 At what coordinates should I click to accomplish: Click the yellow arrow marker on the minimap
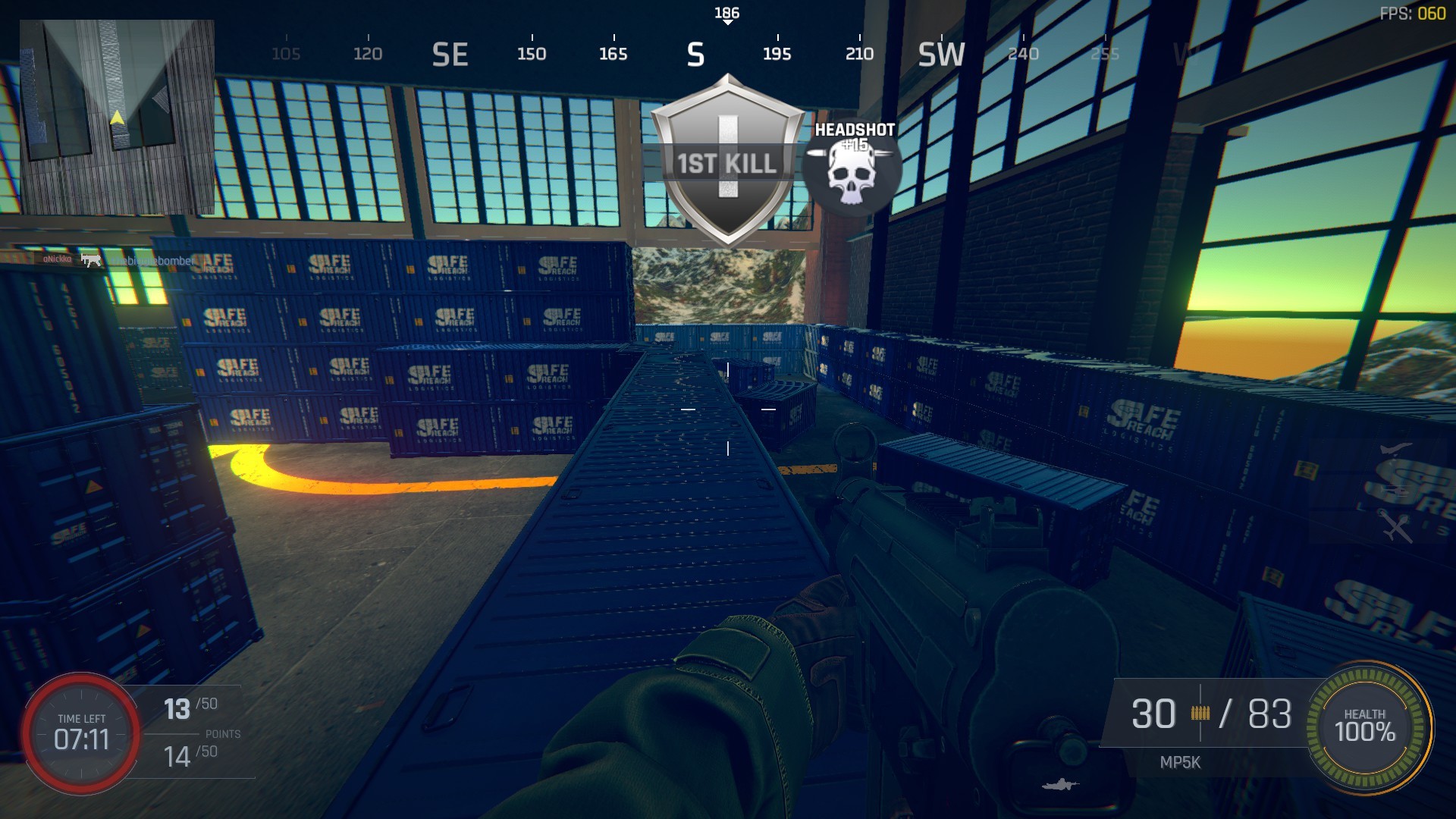click(x=118, y=118)
